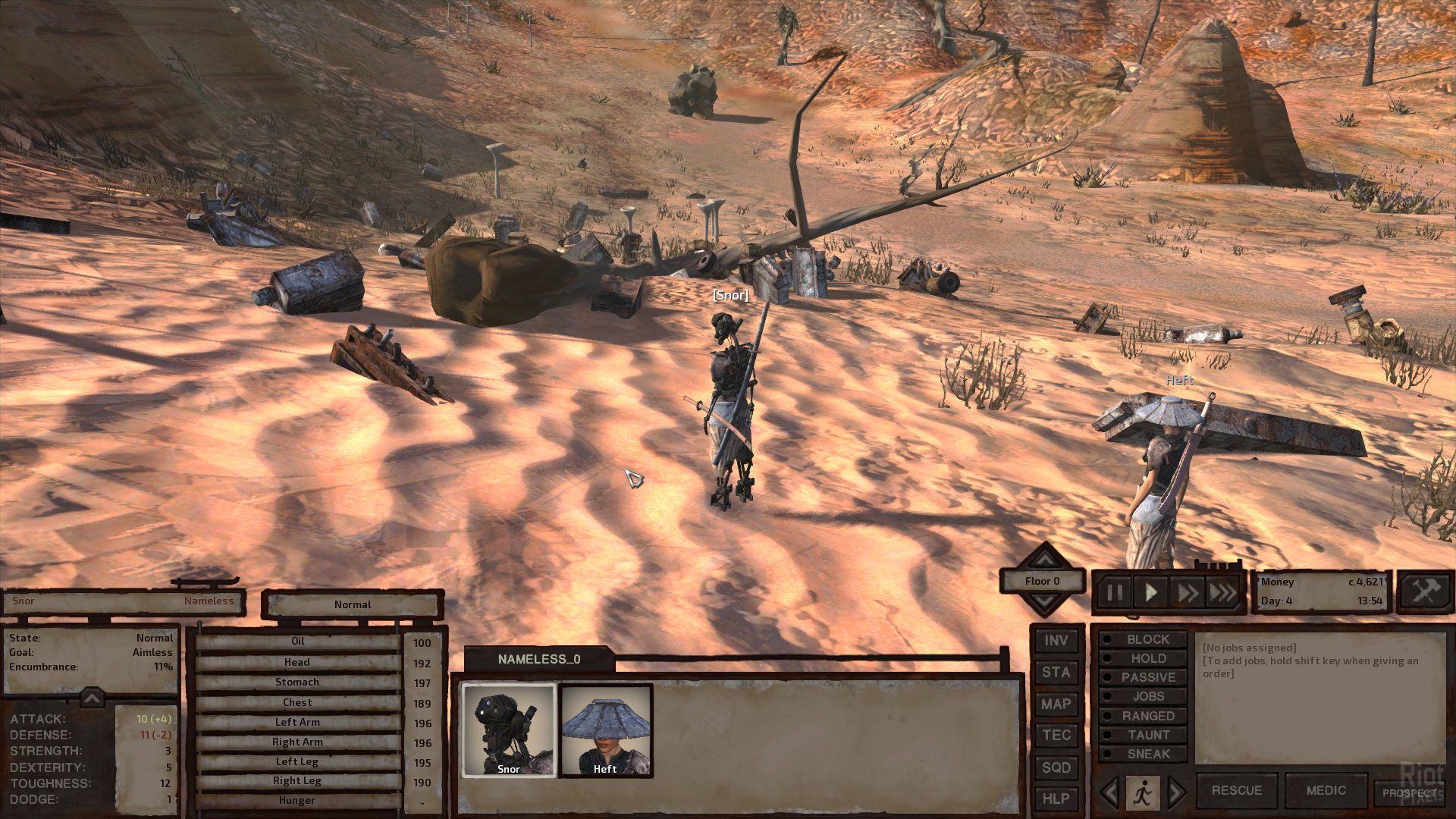Open the SQD squad panel
This screenshot has width=1456, height=819.
(x=1056, y=767)
